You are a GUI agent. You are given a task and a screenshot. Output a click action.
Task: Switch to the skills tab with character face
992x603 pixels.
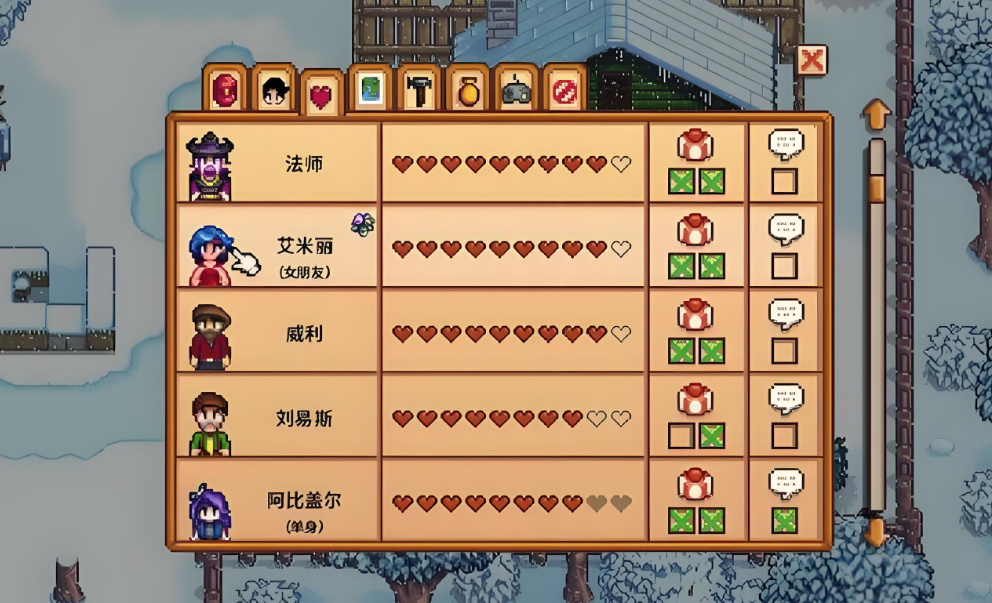click(273, 90)
